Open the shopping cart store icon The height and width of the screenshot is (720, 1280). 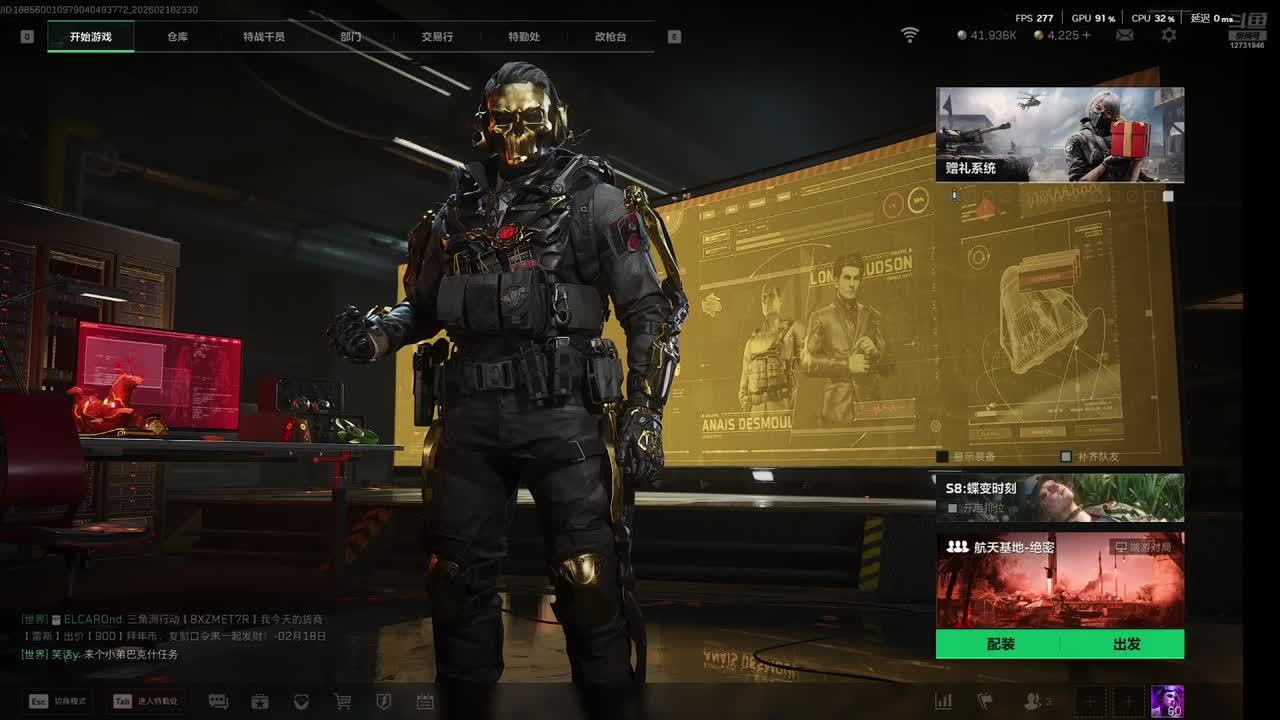[x=343, y=702]
